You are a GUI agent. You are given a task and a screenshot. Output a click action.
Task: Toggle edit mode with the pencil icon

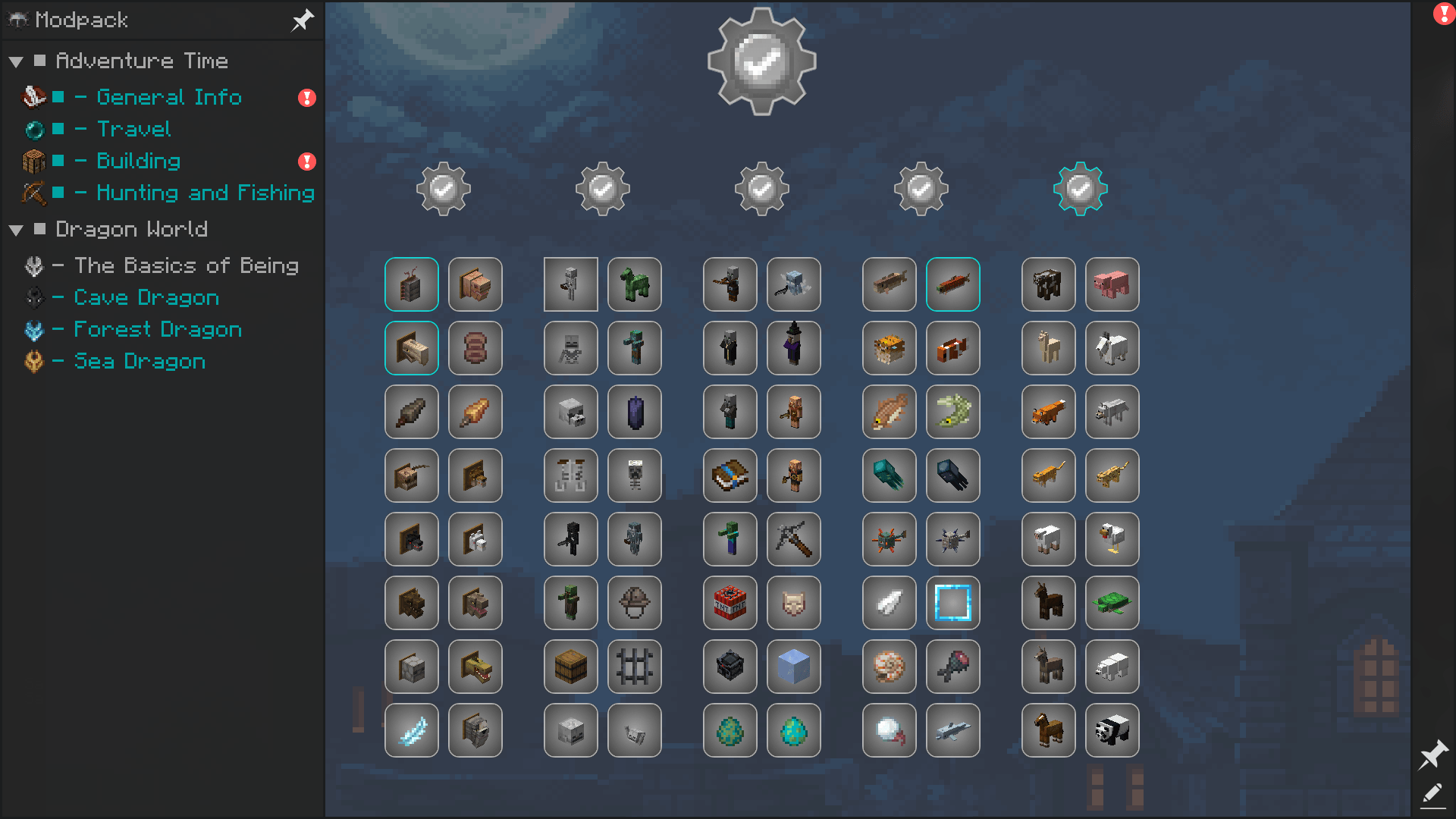click(x=1432, y=794)
